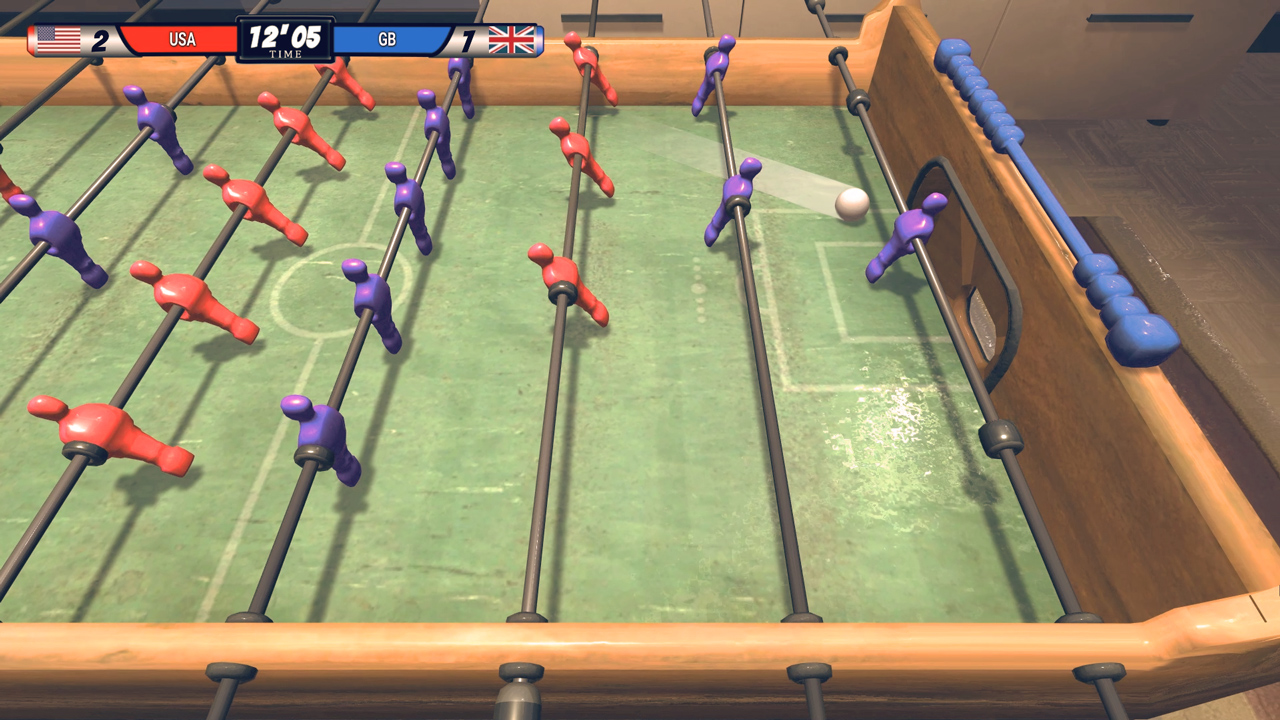Select the blue GB team name bar

[388, 38]
